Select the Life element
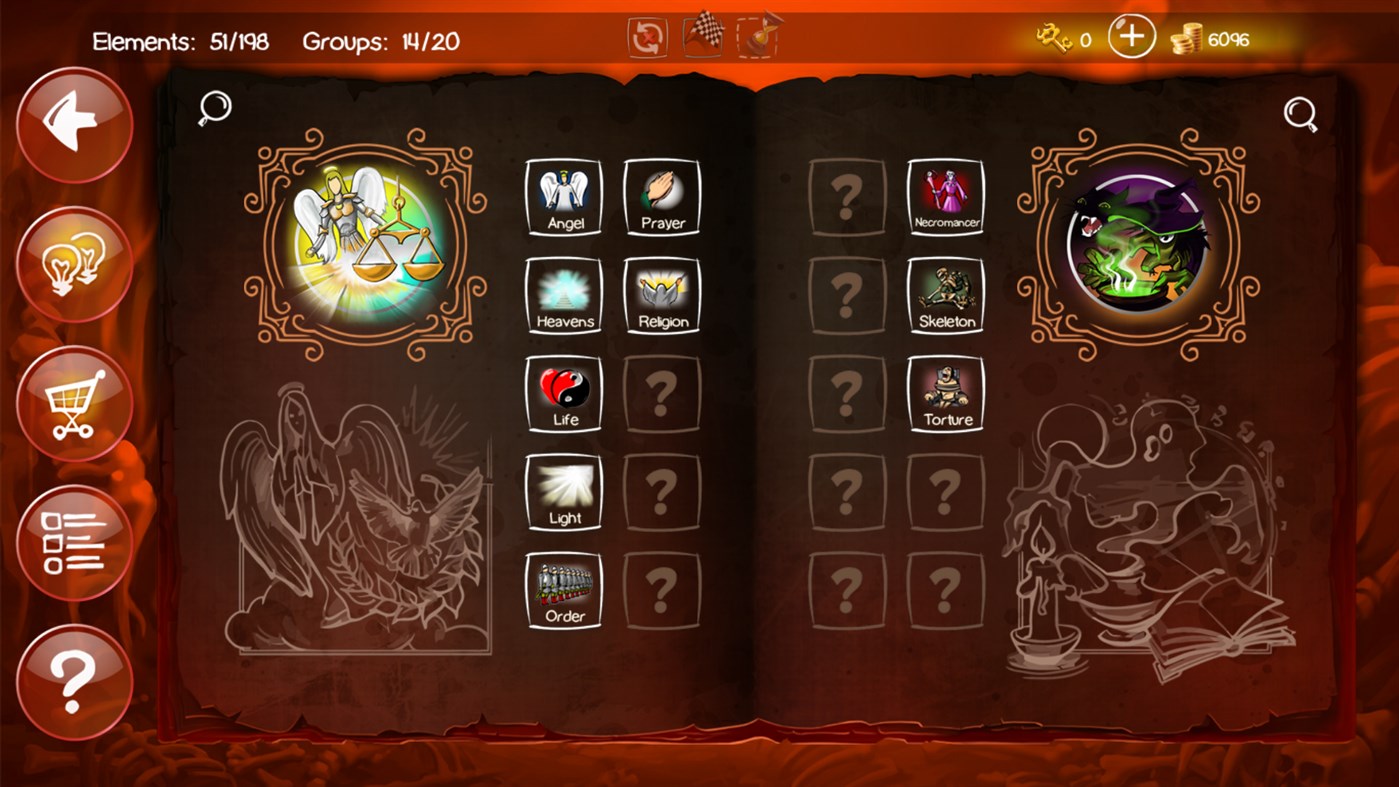 pyautogui.click(x=563, y=394)
